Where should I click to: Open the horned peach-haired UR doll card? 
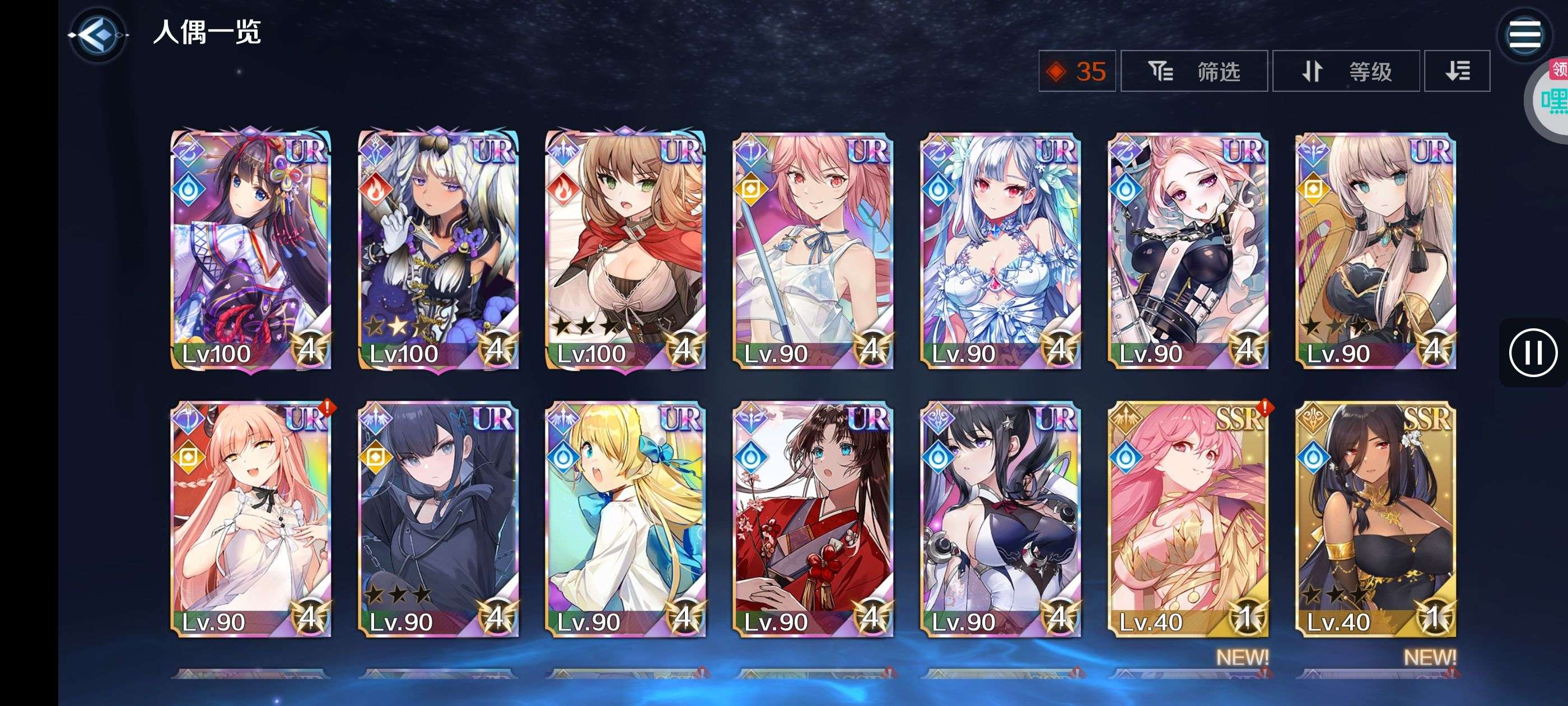[x=251, y=519]
